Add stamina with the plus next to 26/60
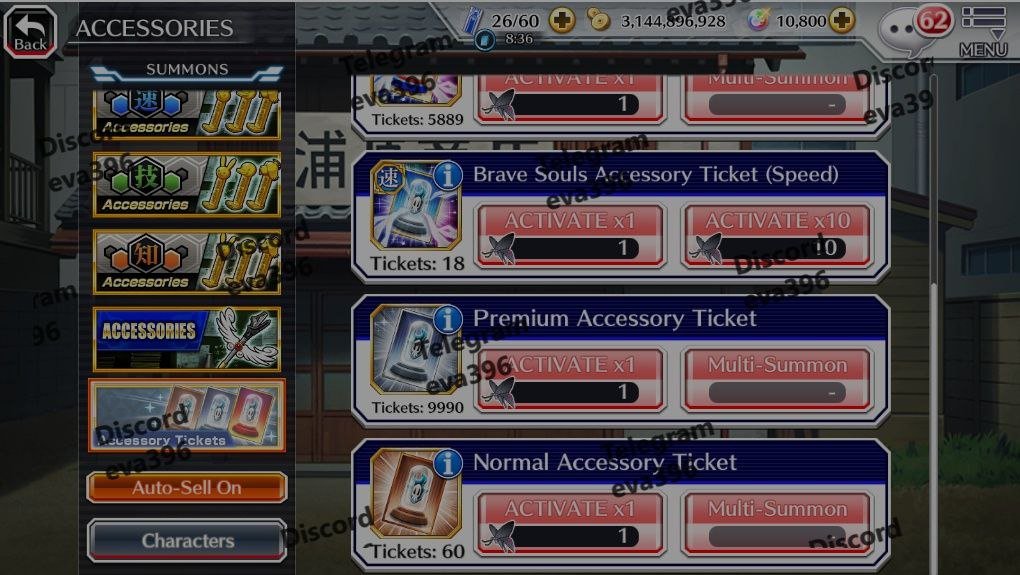Viewport: 1020px width, 575px height. 562,21
